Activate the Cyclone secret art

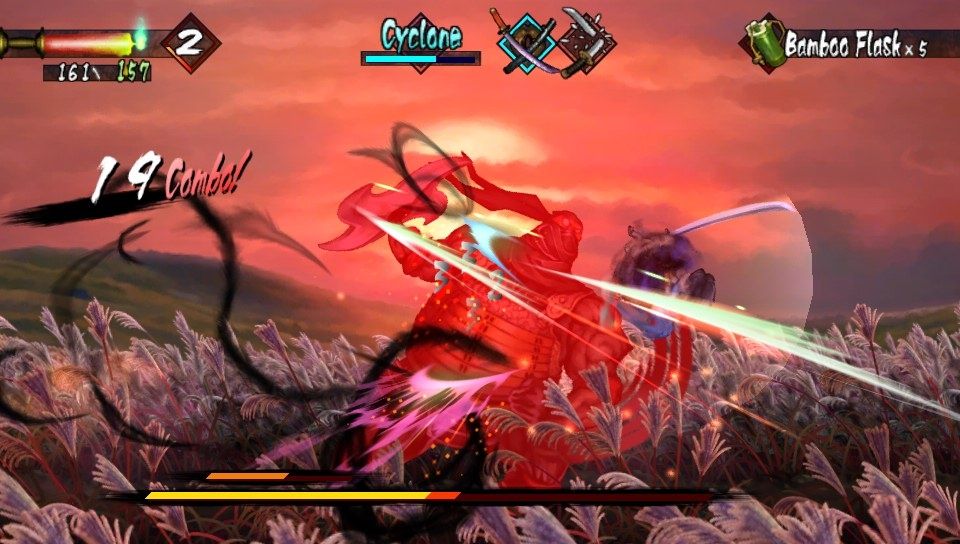pos(421,37)
